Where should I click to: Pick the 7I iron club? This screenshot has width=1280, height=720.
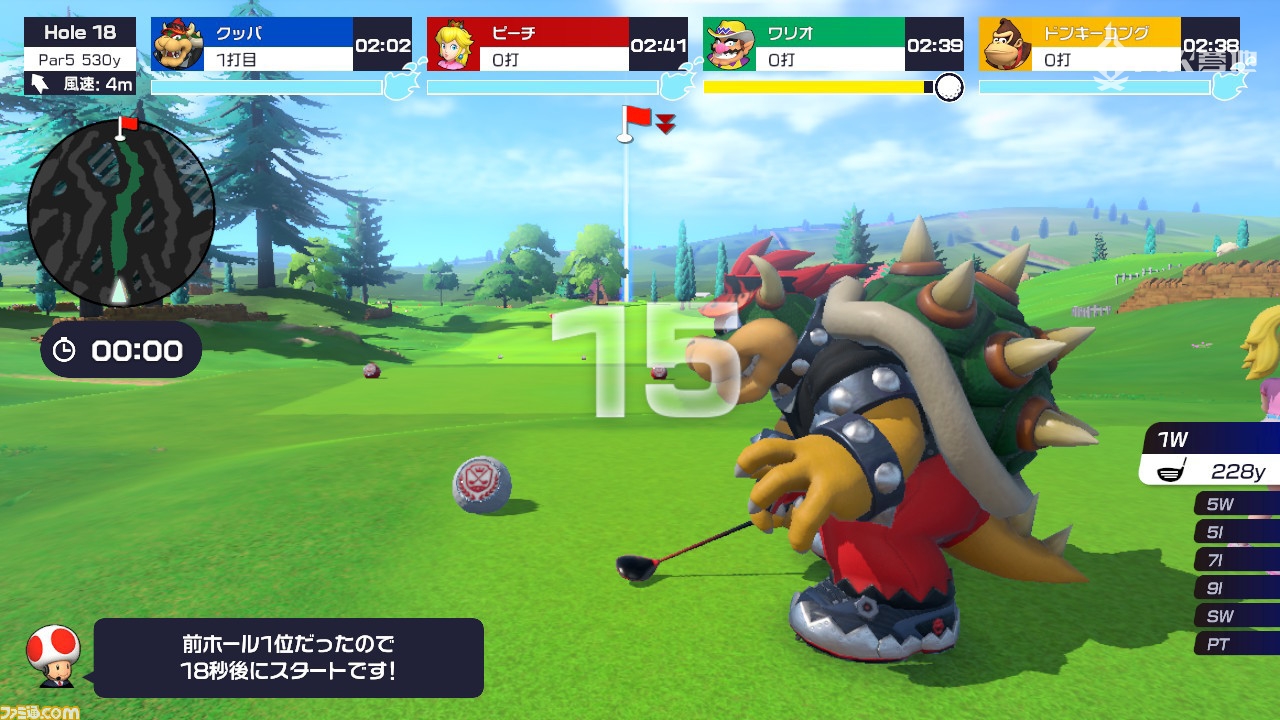(1236, 560)
